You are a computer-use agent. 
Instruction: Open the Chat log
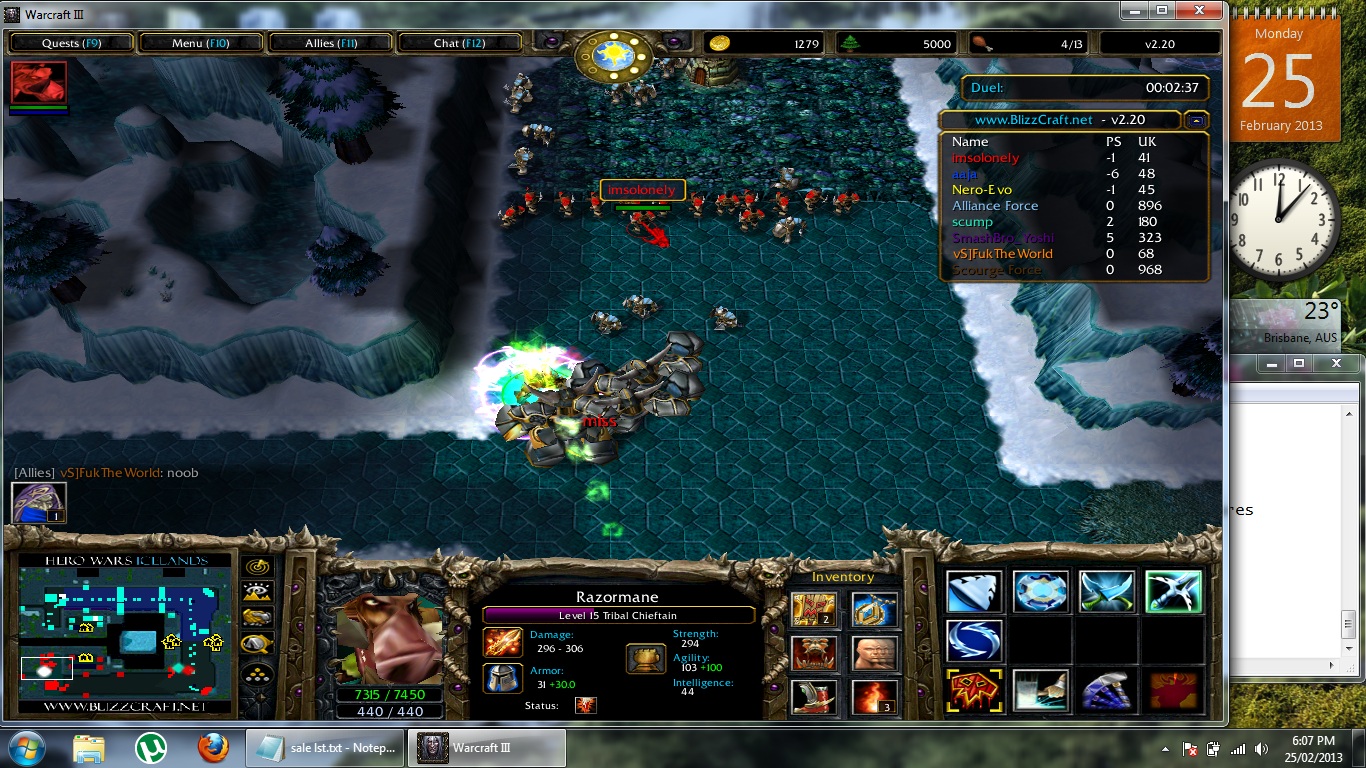coord(459,43)
